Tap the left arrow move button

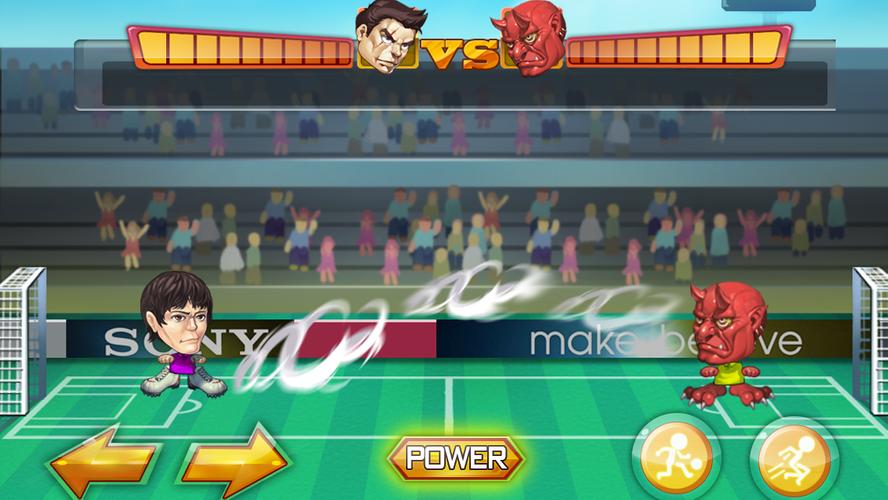pyautogui.click(x=104, y=461)
